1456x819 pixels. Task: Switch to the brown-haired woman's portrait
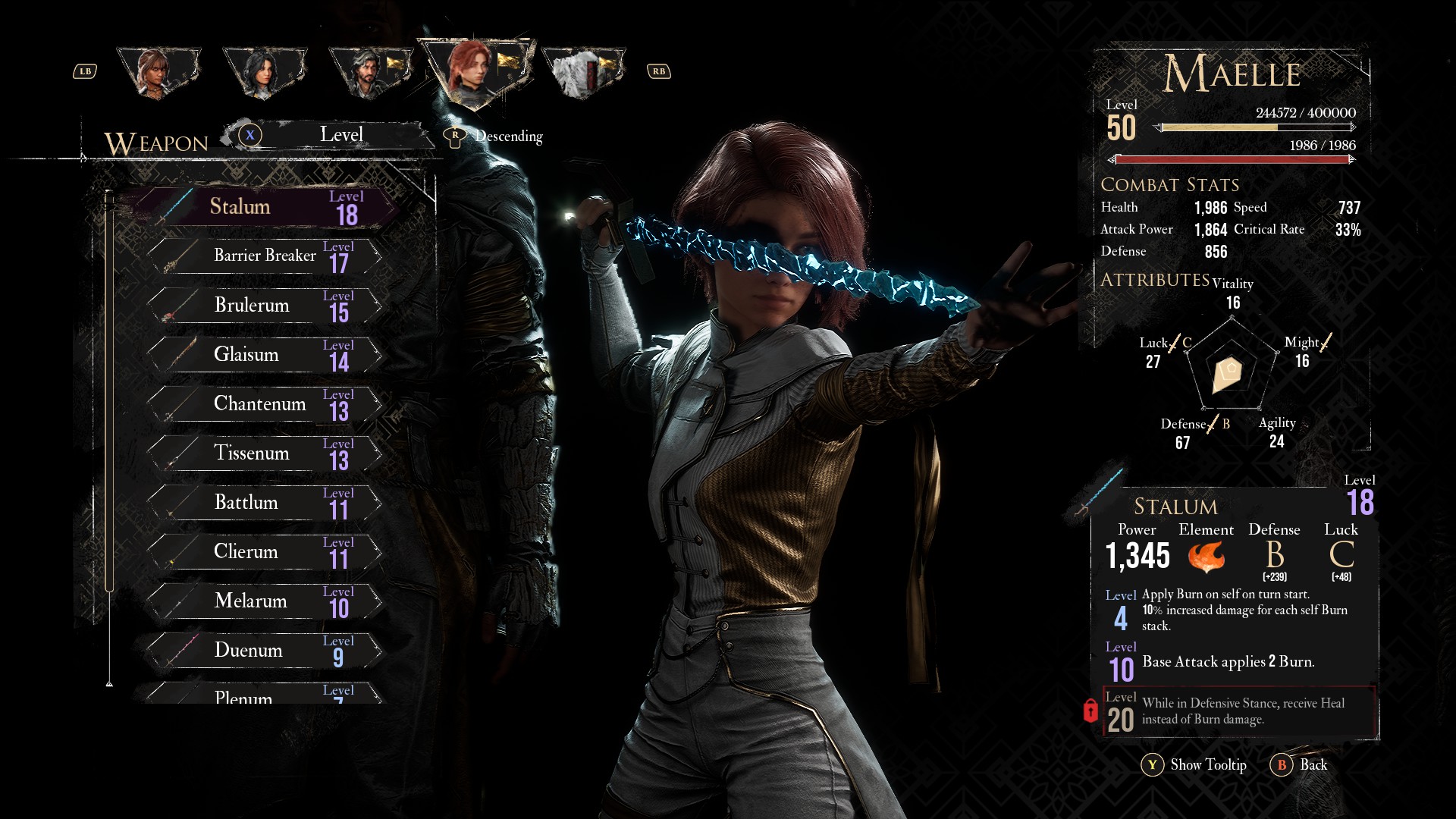coord(158,73)
